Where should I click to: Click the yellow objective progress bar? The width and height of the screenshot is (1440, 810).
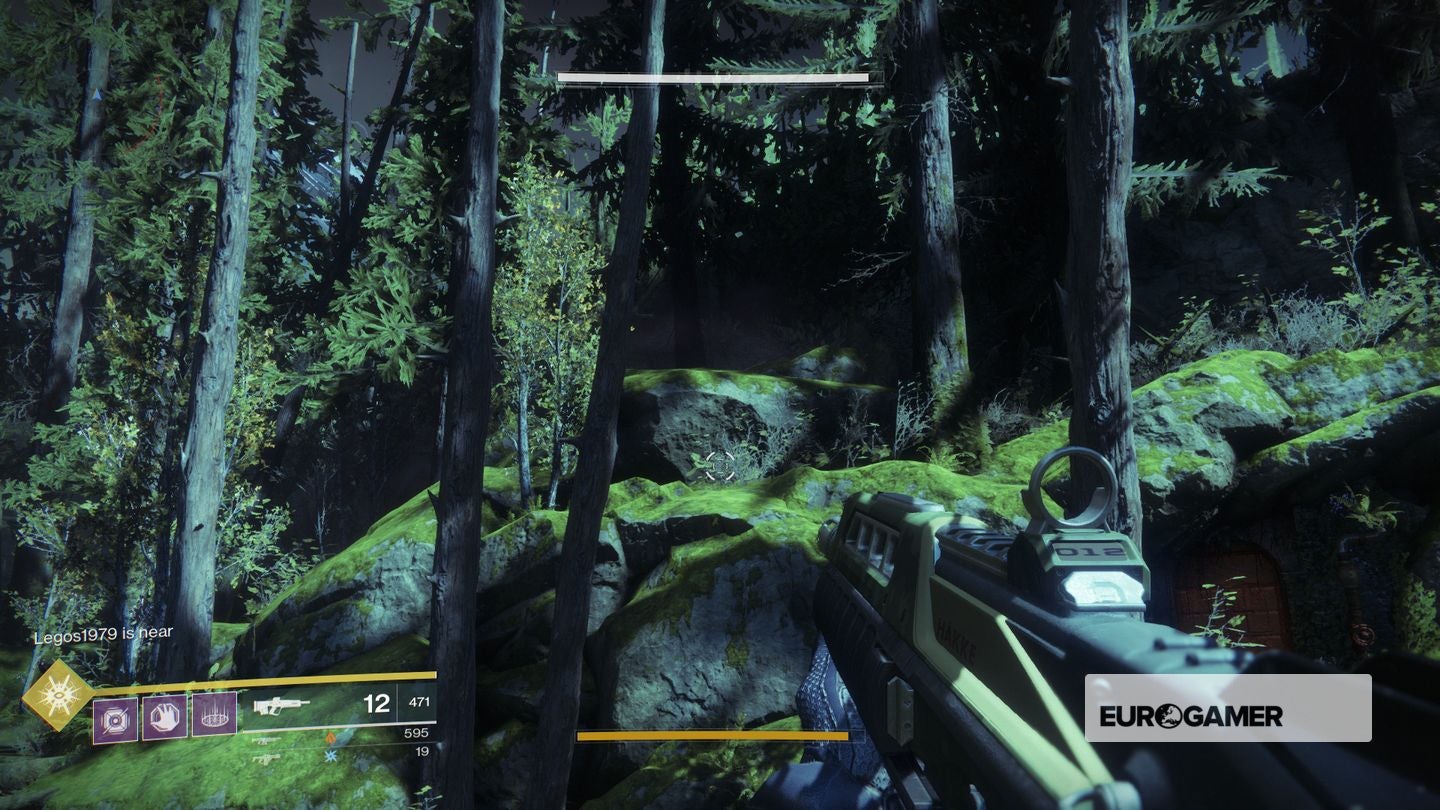tap(715, 735)
